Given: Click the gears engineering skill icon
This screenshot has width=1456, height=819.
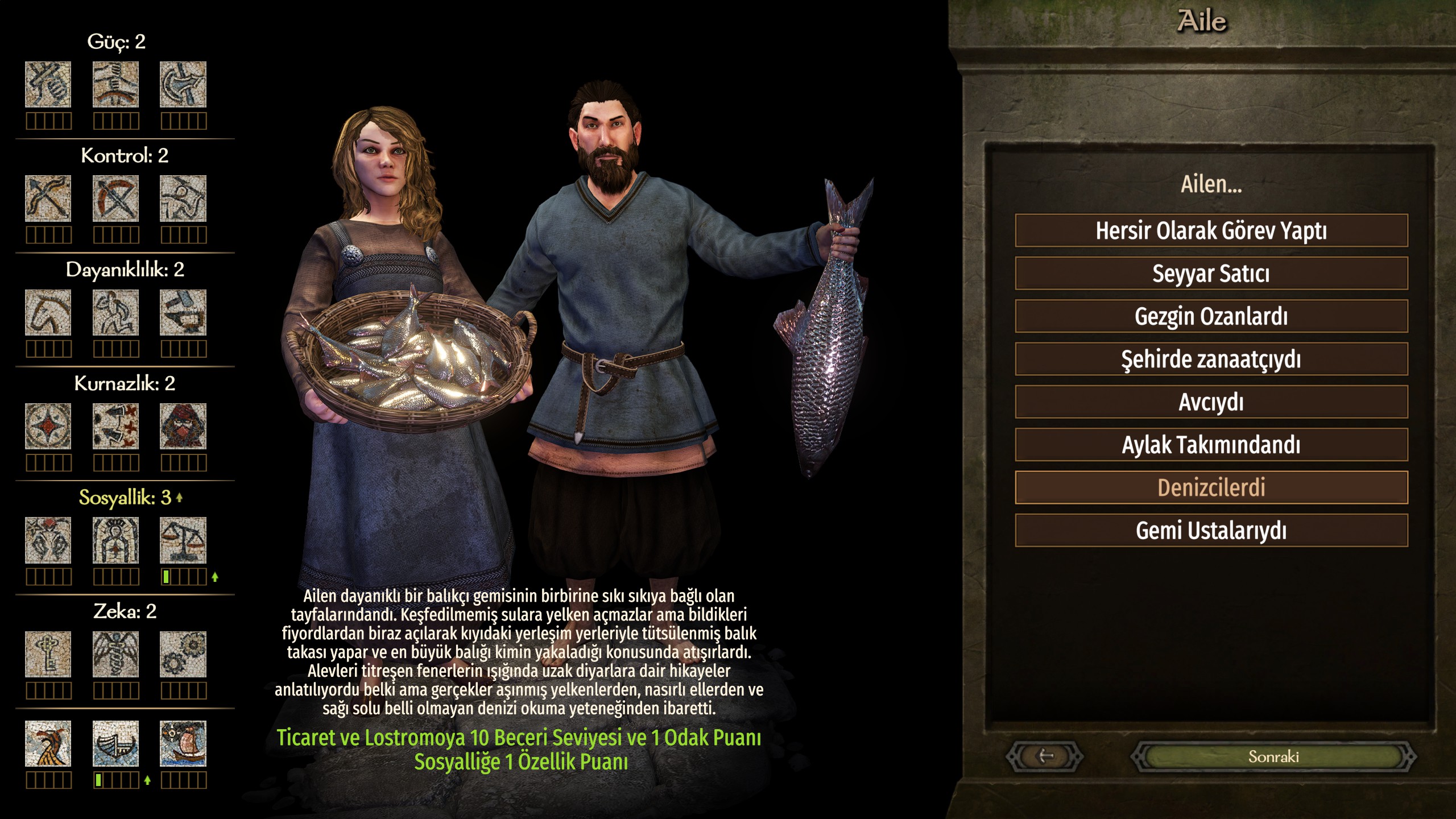Looking at the screenshot, I should point(183,654).
